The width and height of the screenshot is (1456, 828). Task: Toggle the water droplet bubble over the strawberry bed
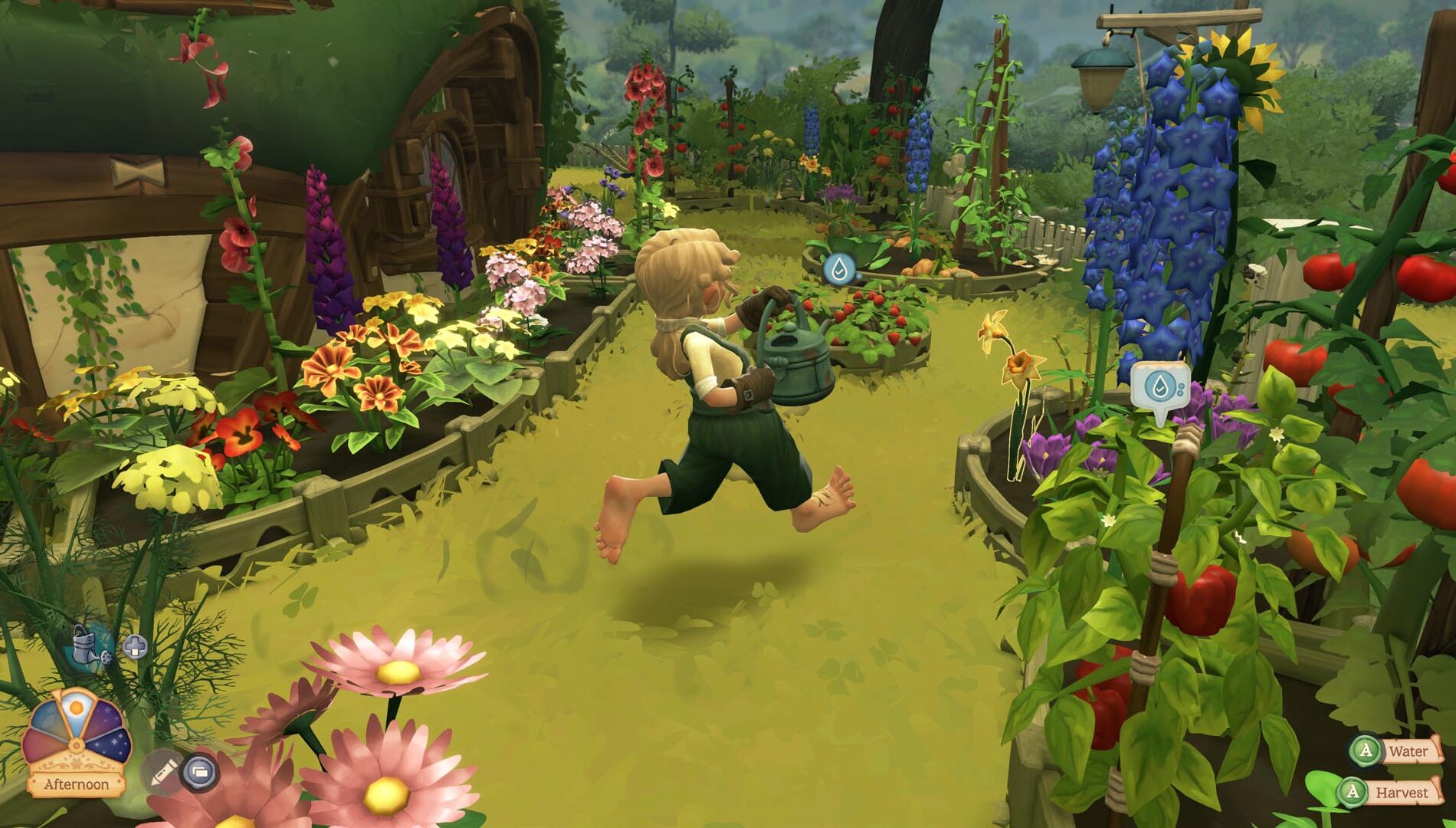point(839,270)
